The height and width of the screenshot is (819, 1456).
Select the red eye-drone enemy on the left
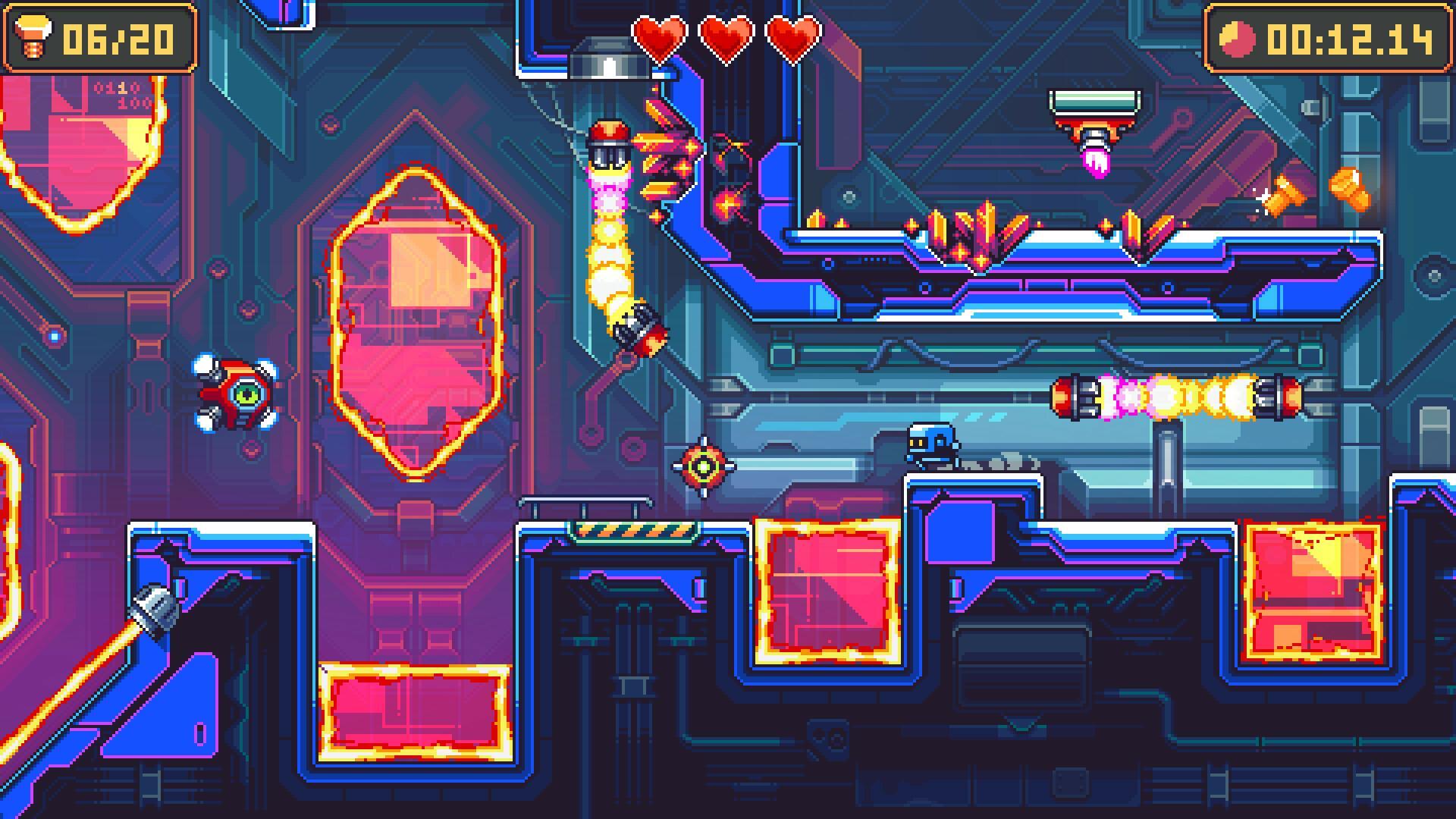point(237,393)
